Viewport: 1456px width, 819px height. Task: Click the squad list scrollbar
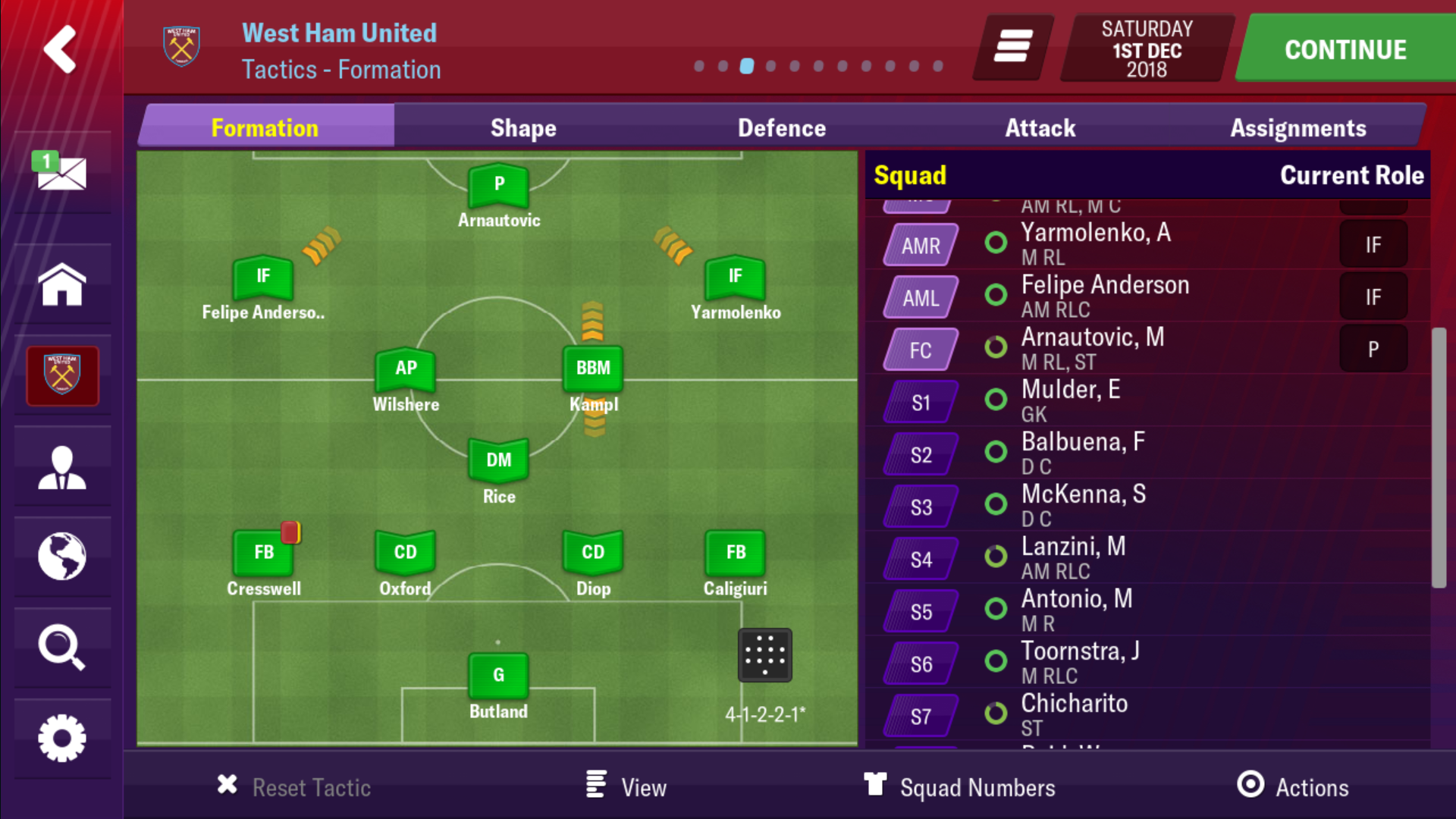tap(1439, 455)
